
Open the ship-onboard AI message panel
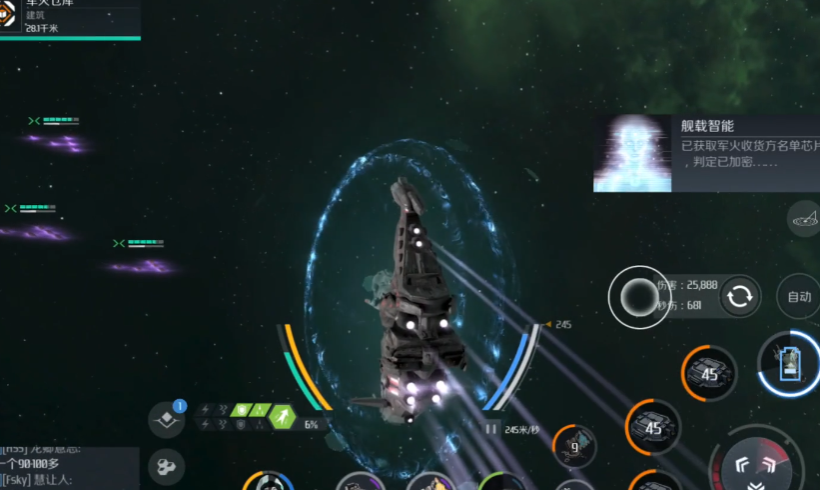point(705,153)
